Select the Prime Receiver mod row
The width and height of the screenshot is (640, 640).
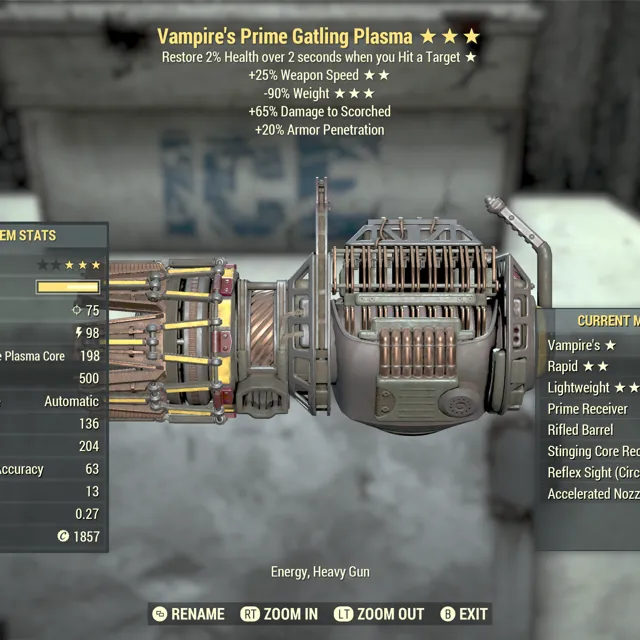[x=588, y=408]
